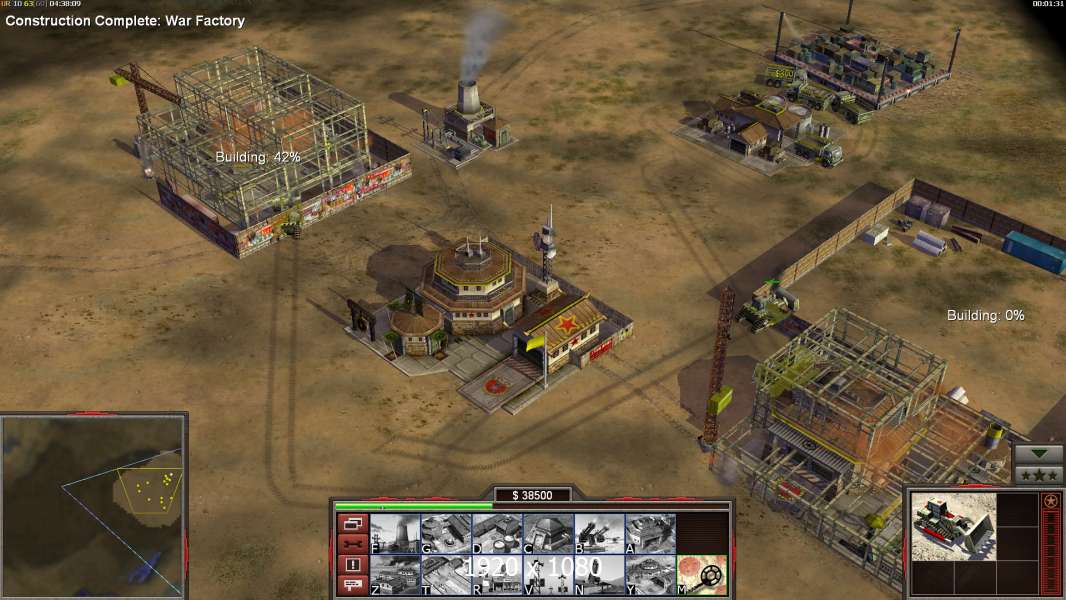Click the exclamation mark button
This screenshot has height=600, width=1066.
(x=352, y=565)
